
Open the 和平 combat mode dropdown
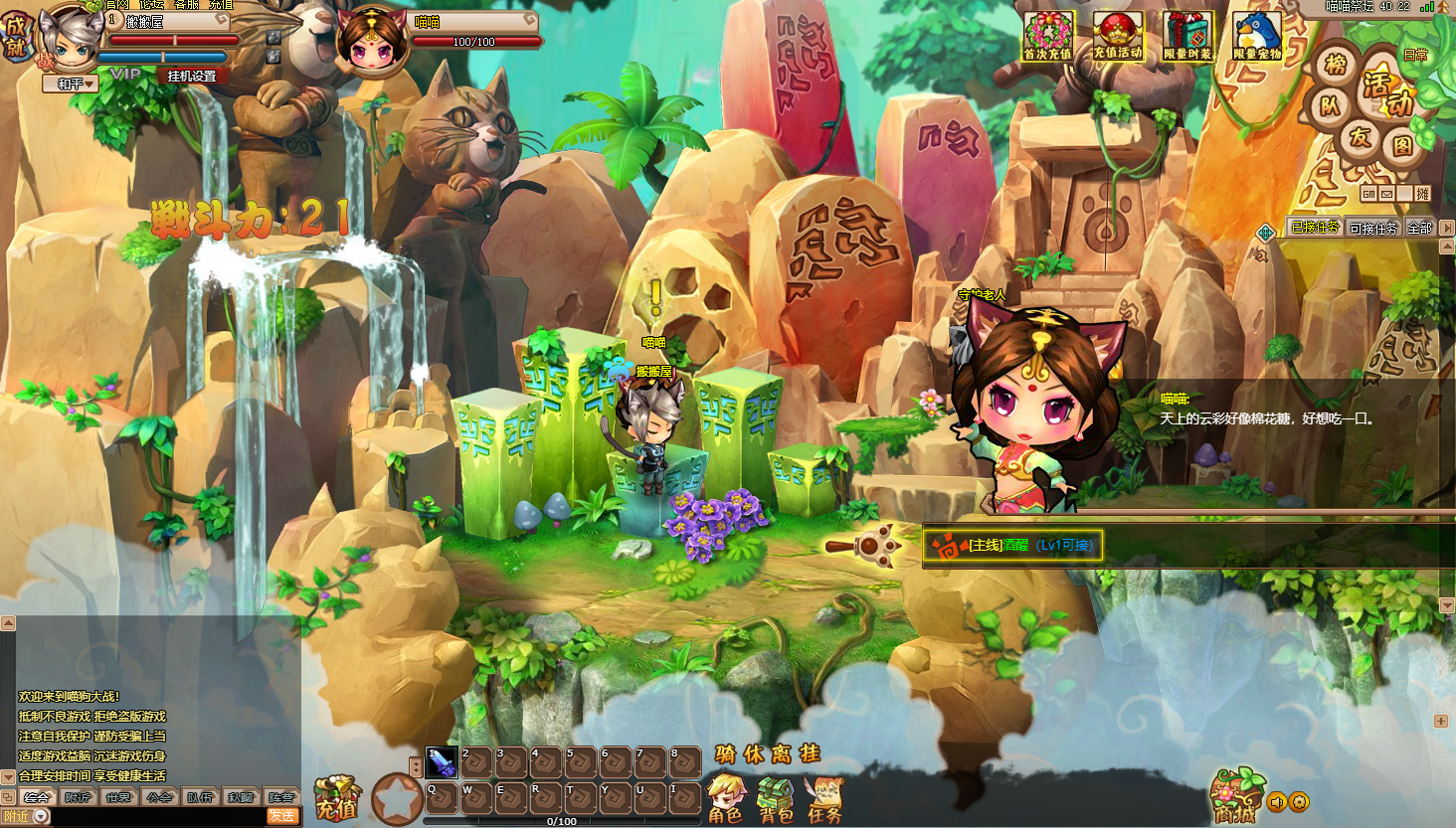click(71, 84)
